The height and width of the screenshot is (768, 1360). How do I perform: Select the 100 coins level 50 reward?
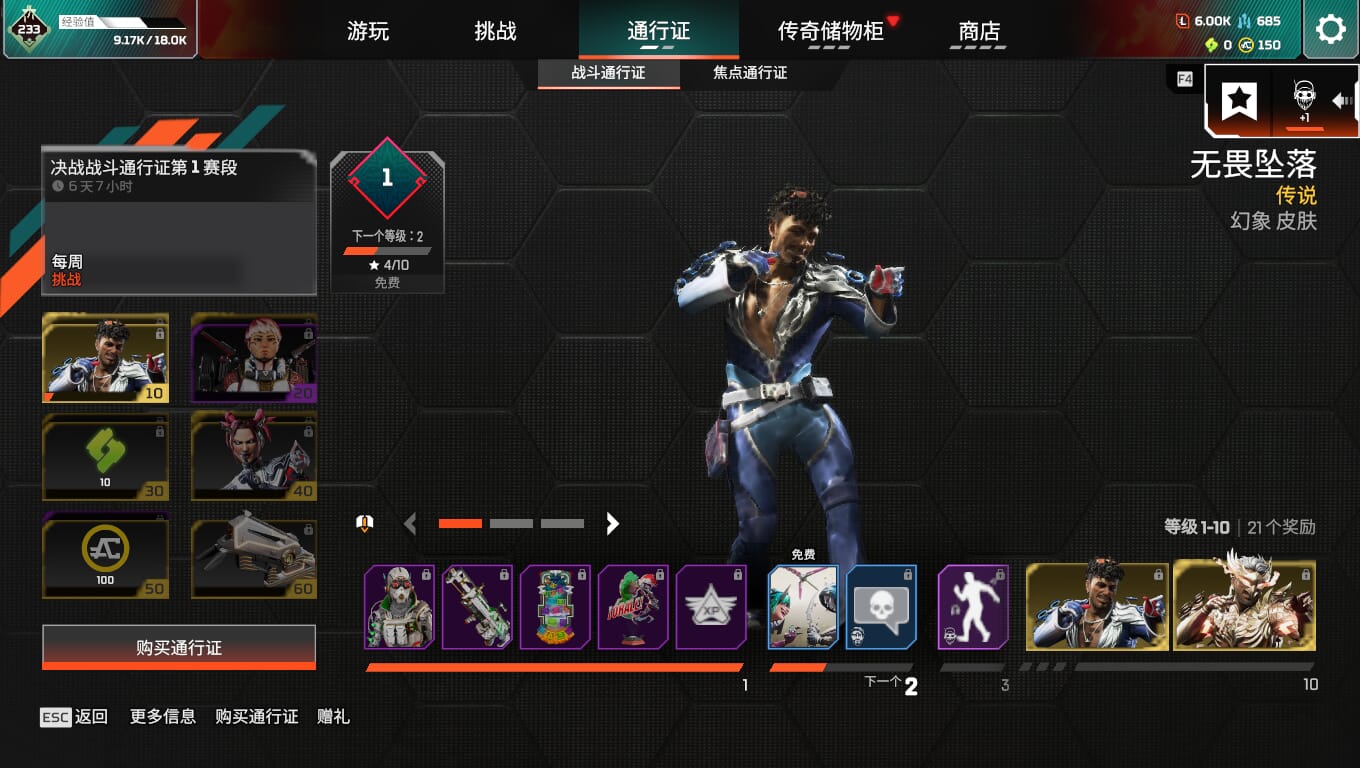(x=105, y=556)
